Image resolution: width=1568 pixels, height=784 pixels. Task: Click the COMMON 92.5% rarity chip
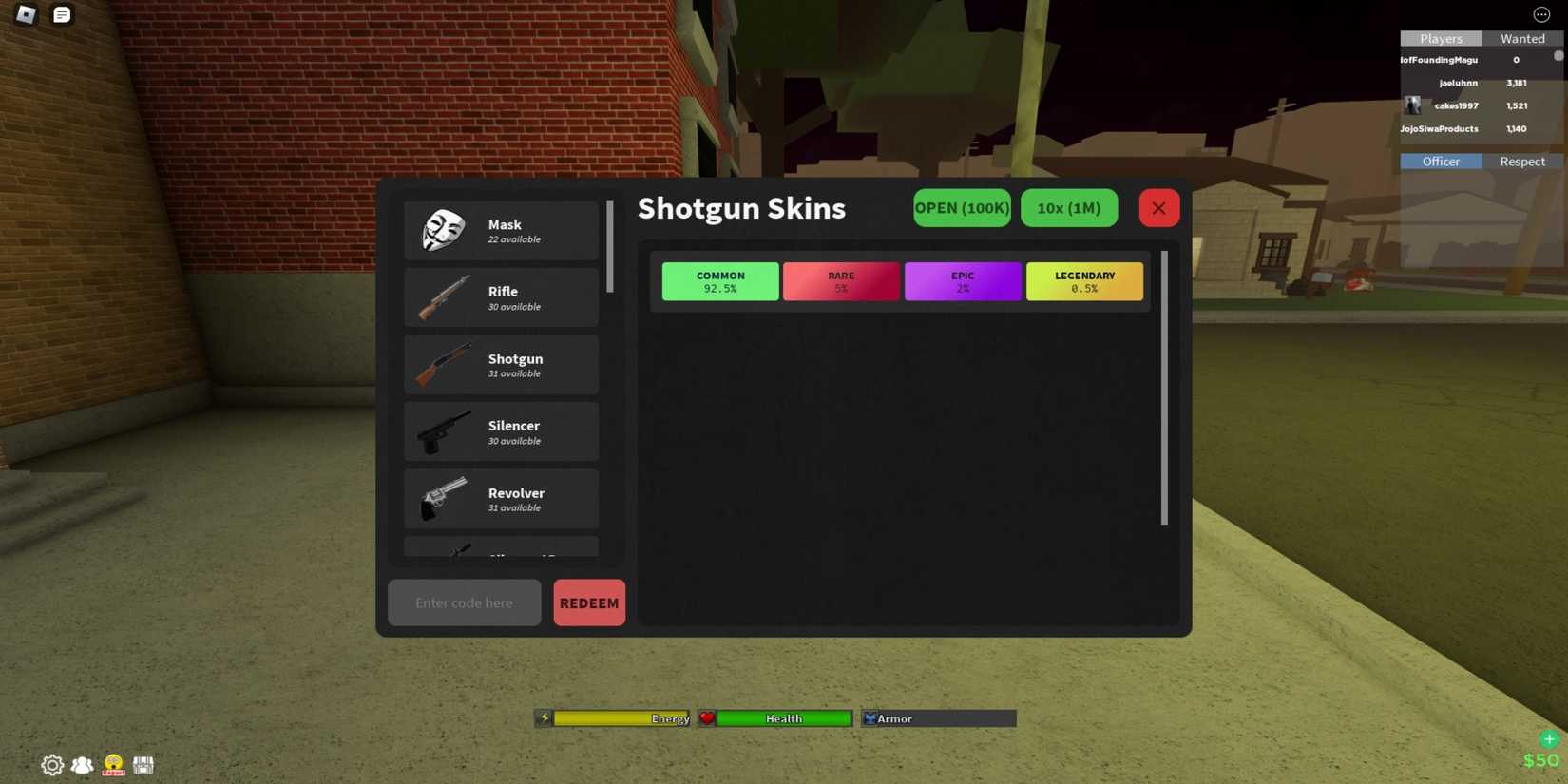(x=719, y=281)
